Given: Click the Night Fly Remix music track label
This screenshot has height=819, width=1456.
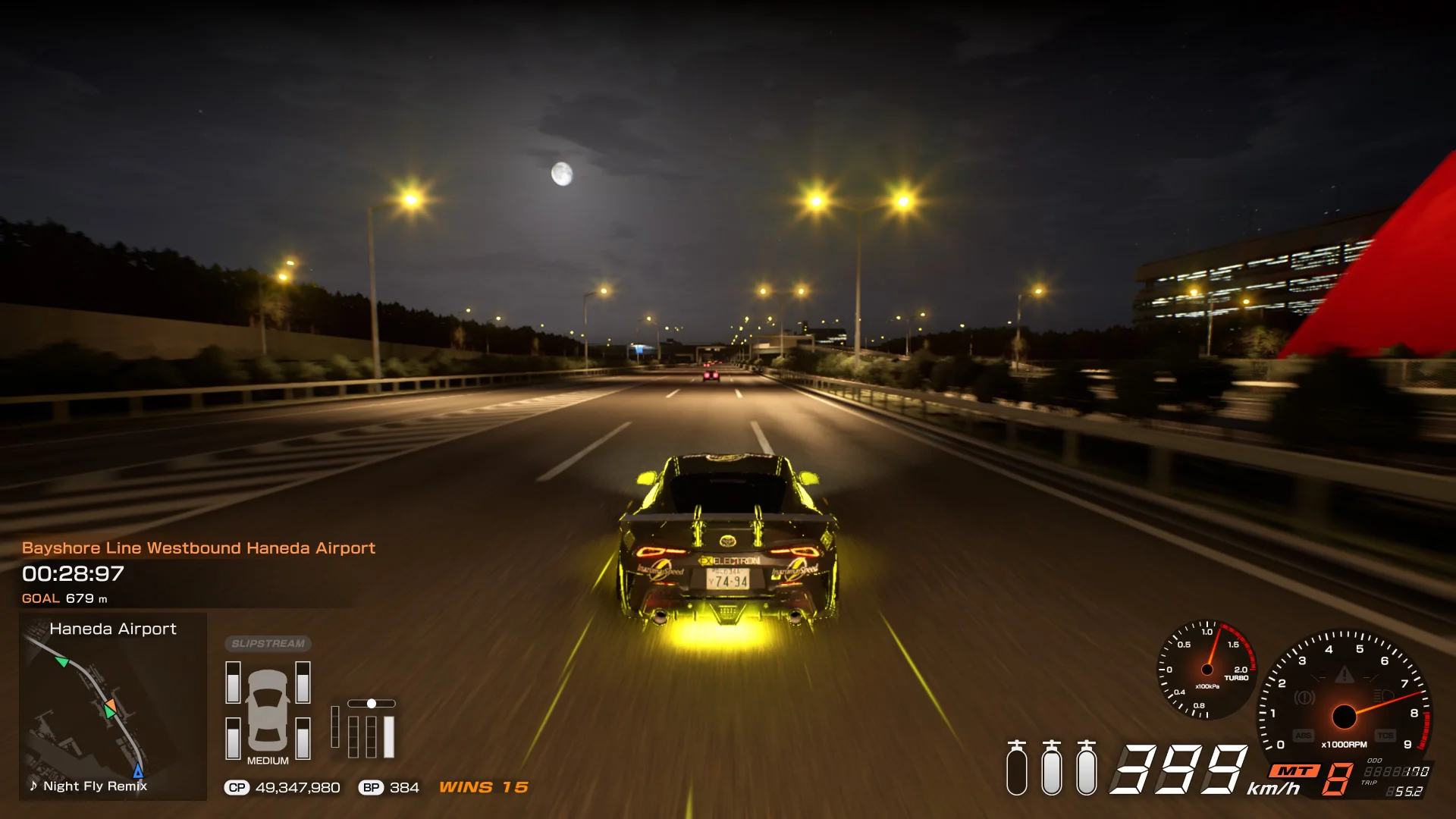Looking at the screenshot, I should click(89, 786).
